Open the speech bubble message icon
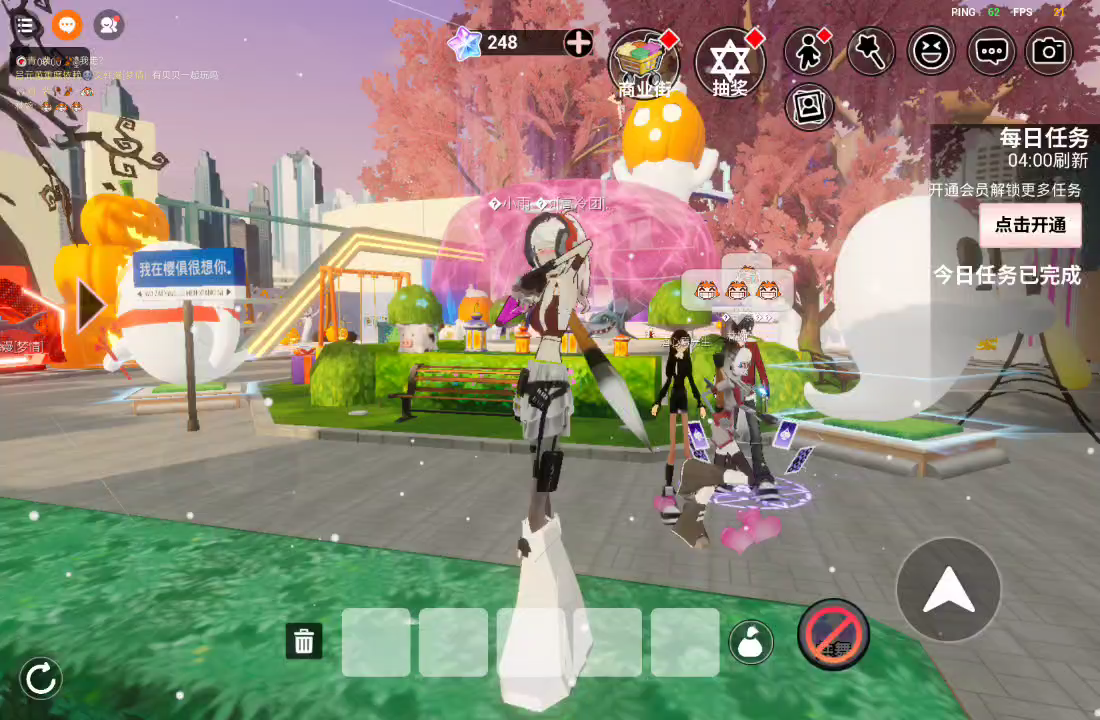This screenshot has height=720, width=1100. pyautogui.click(x=991, y=51)
